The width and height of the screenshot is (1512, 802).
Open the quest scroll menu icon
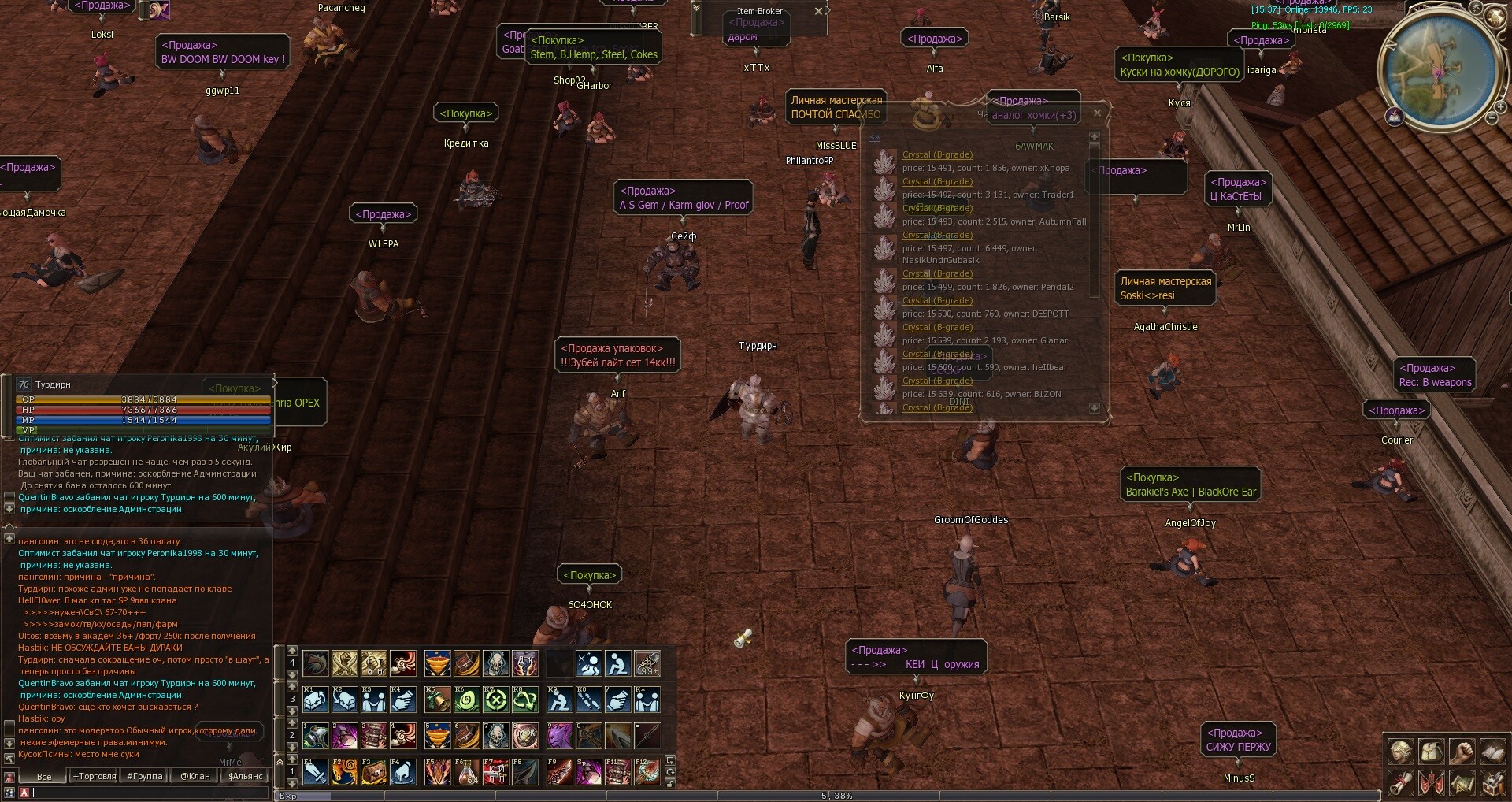click(x=1400, y=783)
